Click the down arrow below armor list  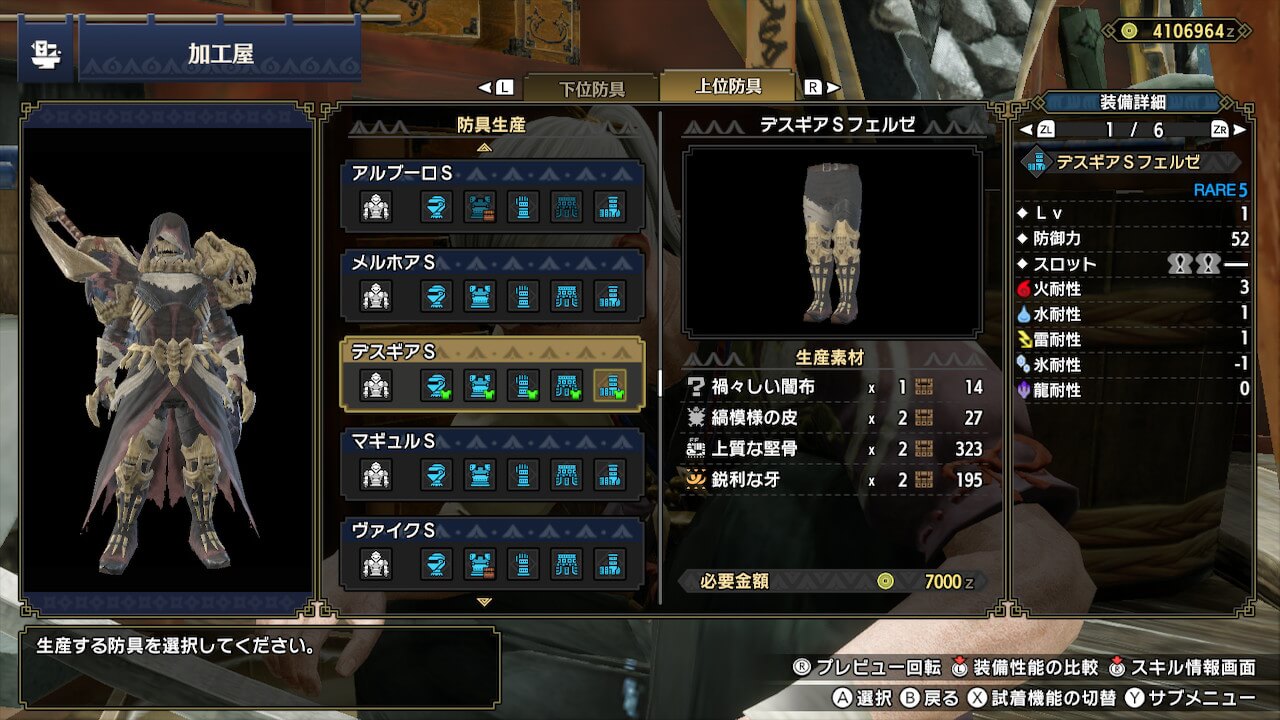(x=485, y=602)
